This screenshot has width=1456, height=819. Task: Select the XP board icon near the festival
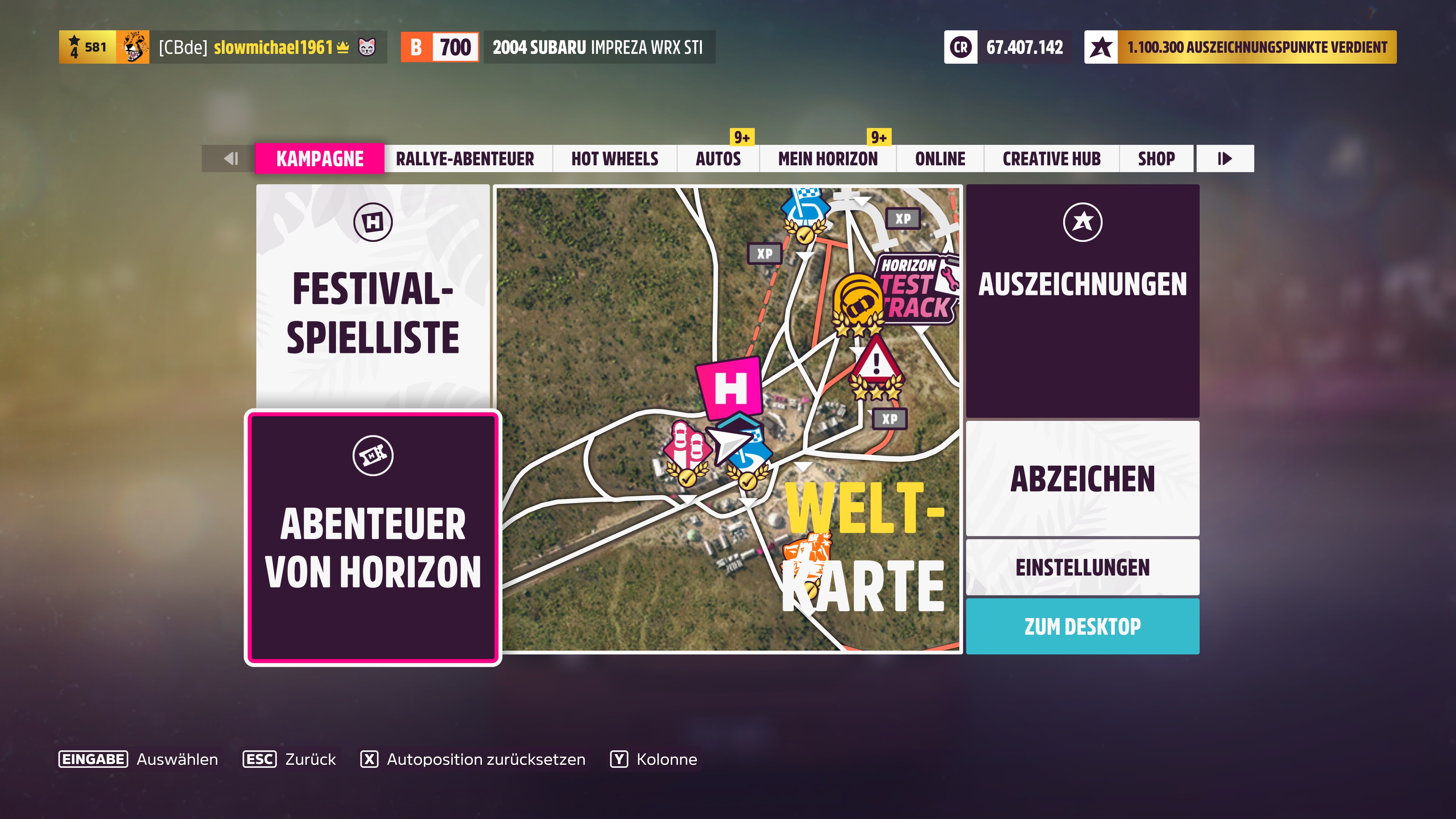pyautogui.click(x=766, y=253)
